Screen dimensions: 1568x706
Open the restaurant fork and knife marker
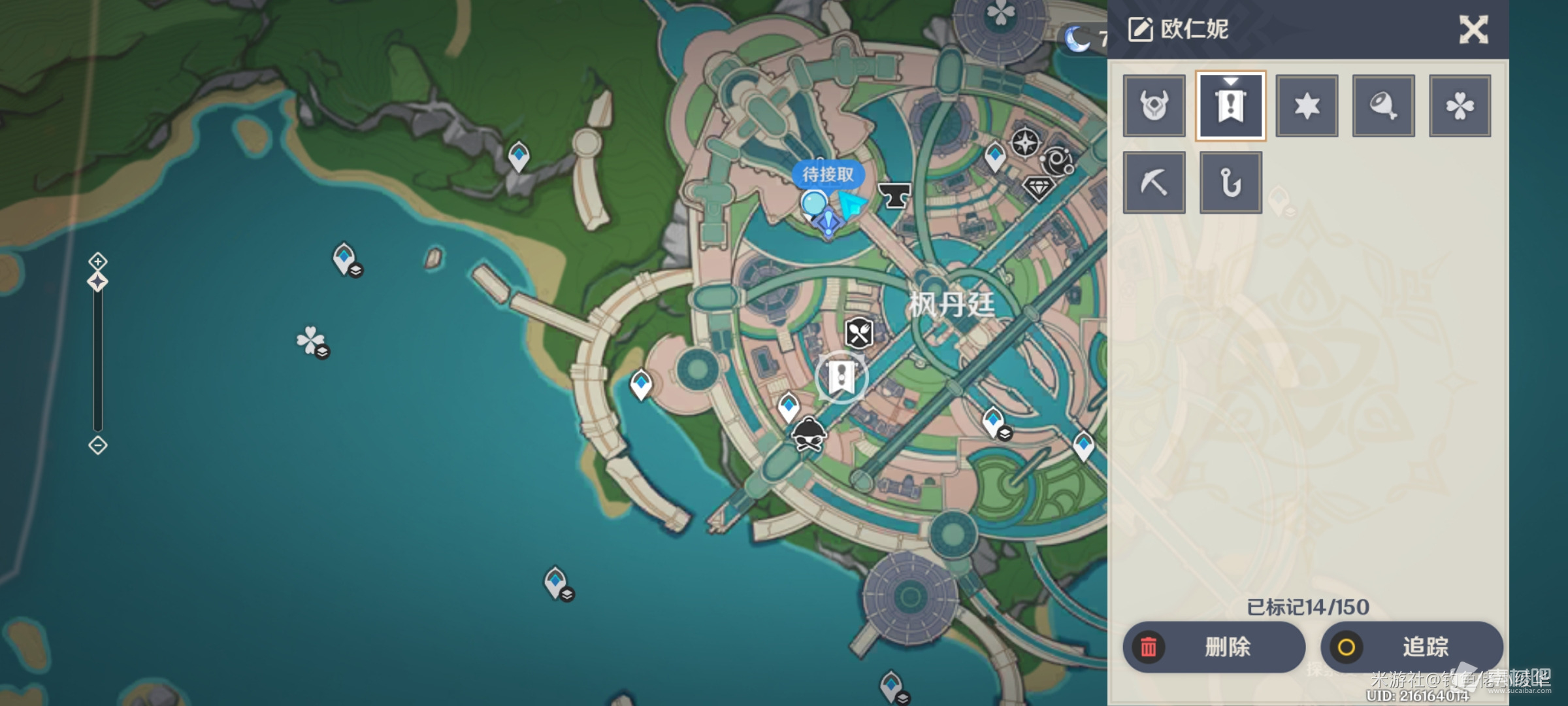[859, 333]
